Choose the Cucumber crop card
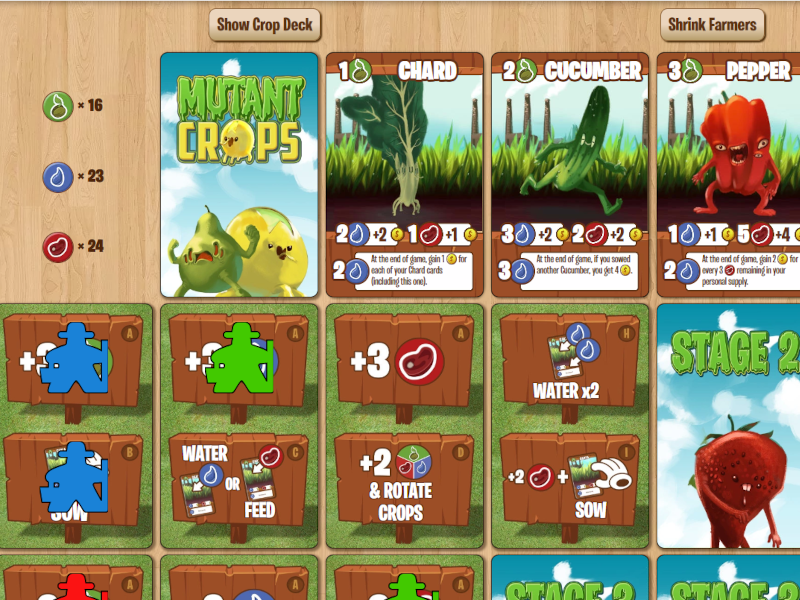800x600 pixels. [x=570, y=175]
